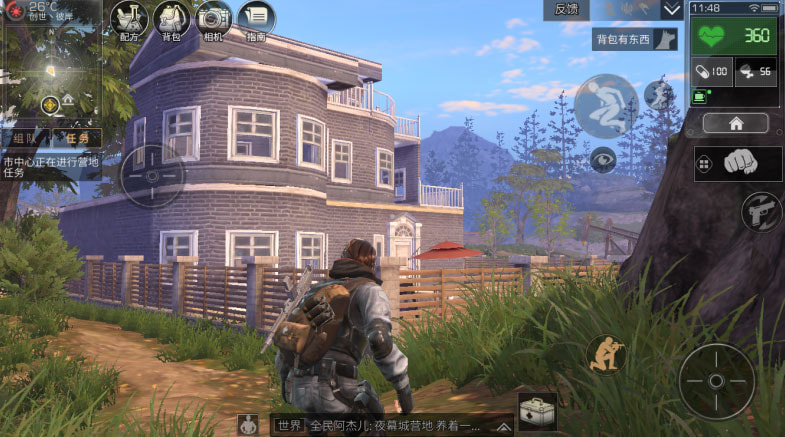Tap the pistol fire button
This screenshot has height=437, width=785.
point(762,211)
